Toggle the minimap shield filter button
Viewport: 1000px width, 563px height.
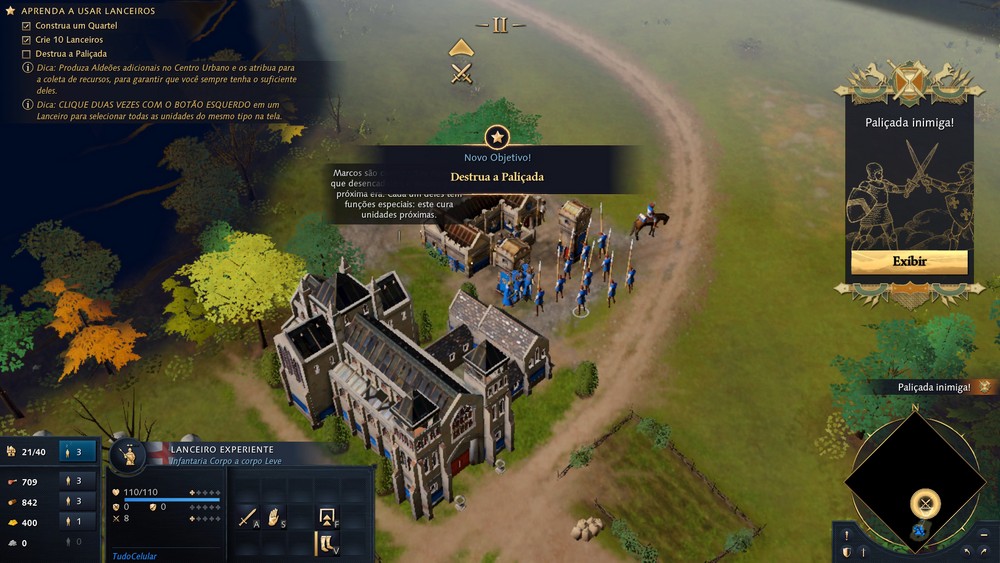(847, 552)
